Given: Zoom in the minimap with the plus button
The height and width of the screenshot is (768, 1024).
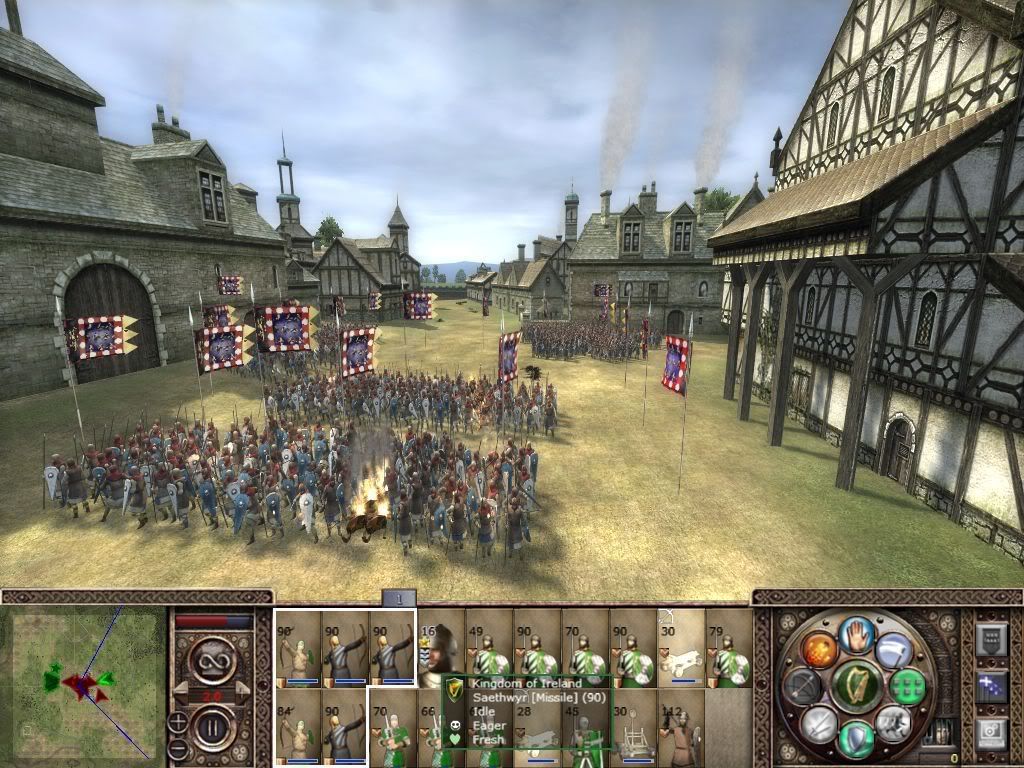Looking at the screenshot, I should [x=177, y=721].
